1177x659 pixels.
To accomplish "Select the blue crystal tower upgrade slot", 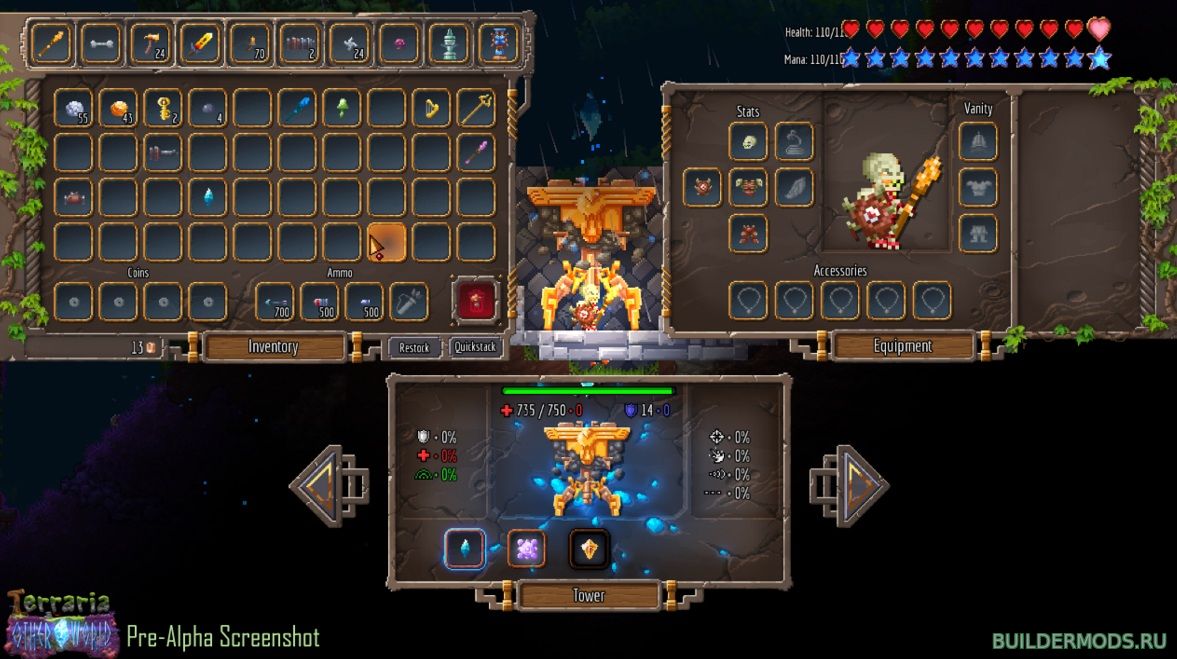I will tap(465, 548).
